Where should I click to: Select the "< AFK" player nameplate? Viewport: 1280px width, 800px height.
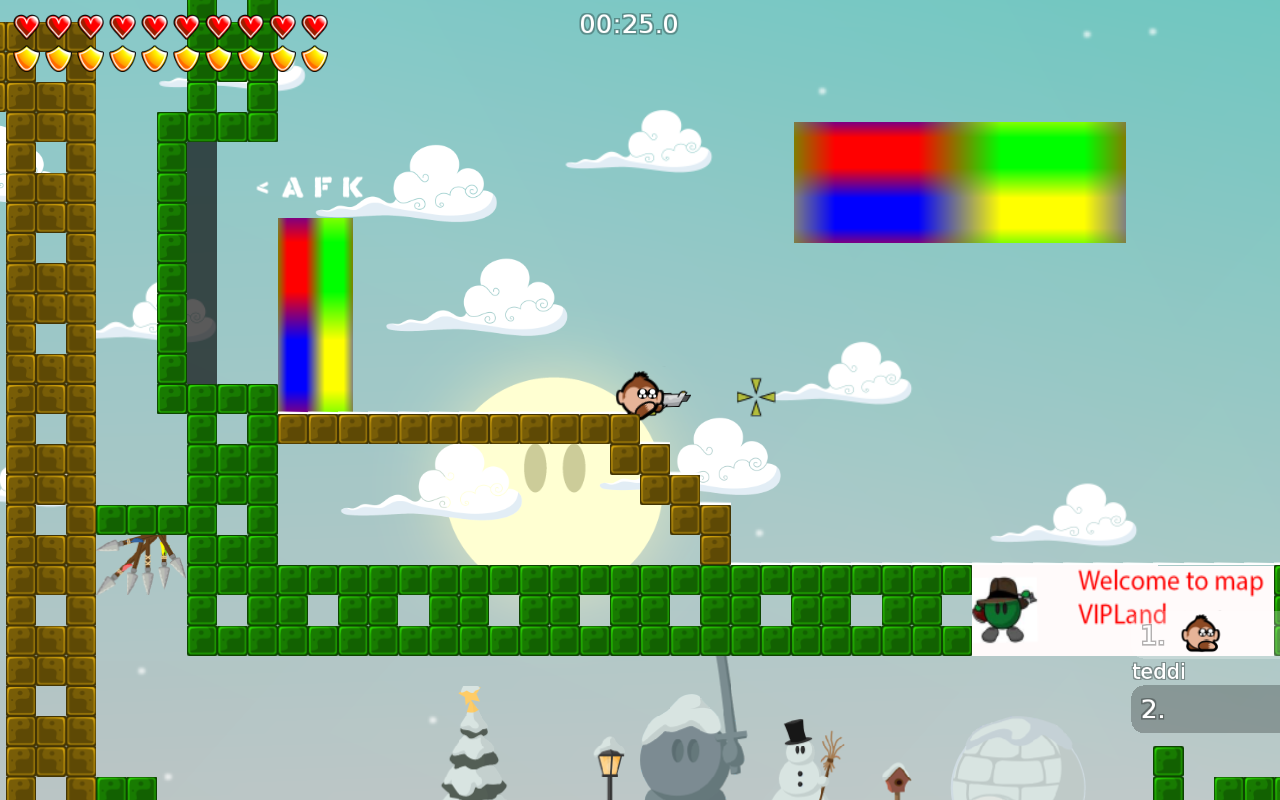(310, 187)
